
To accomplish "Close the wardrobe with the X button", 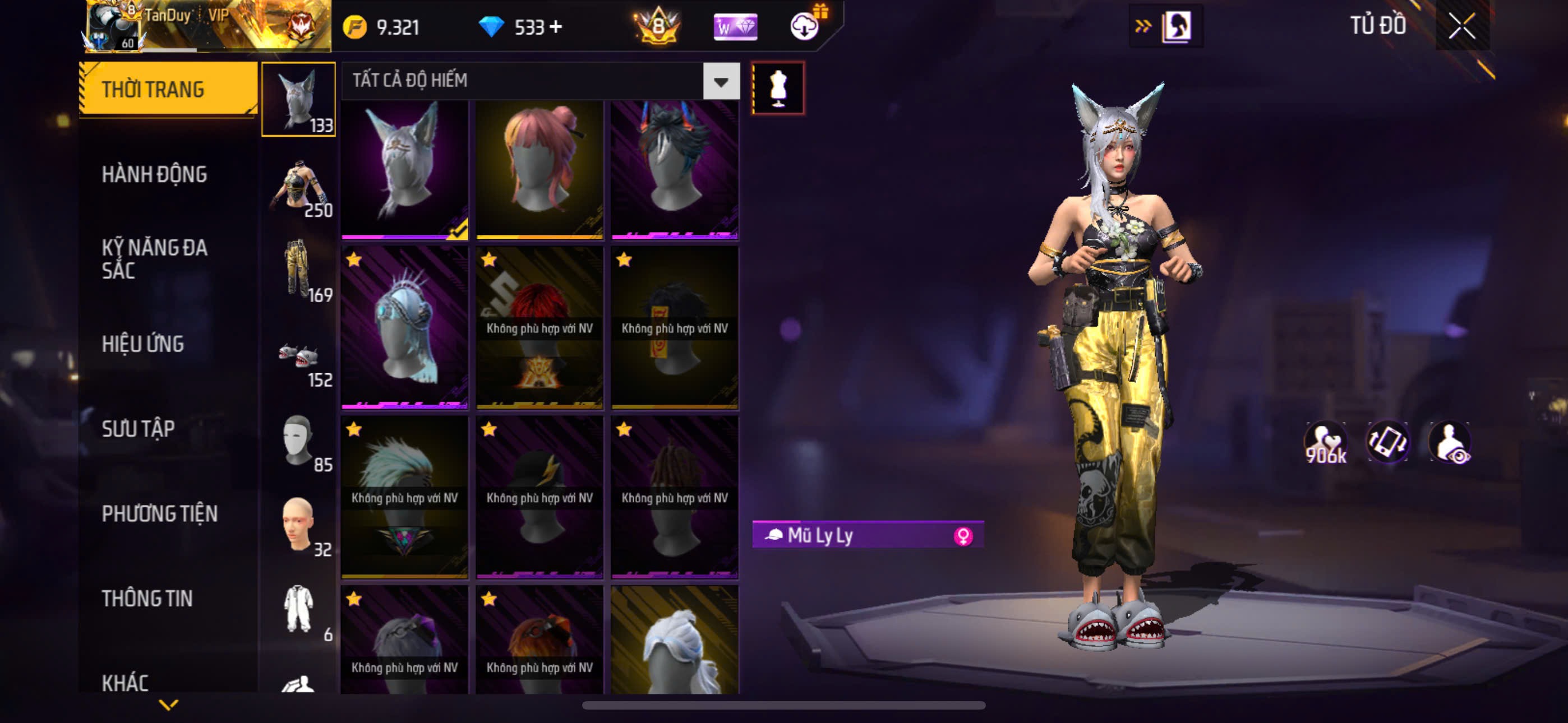I will [x=1461, y=27].
